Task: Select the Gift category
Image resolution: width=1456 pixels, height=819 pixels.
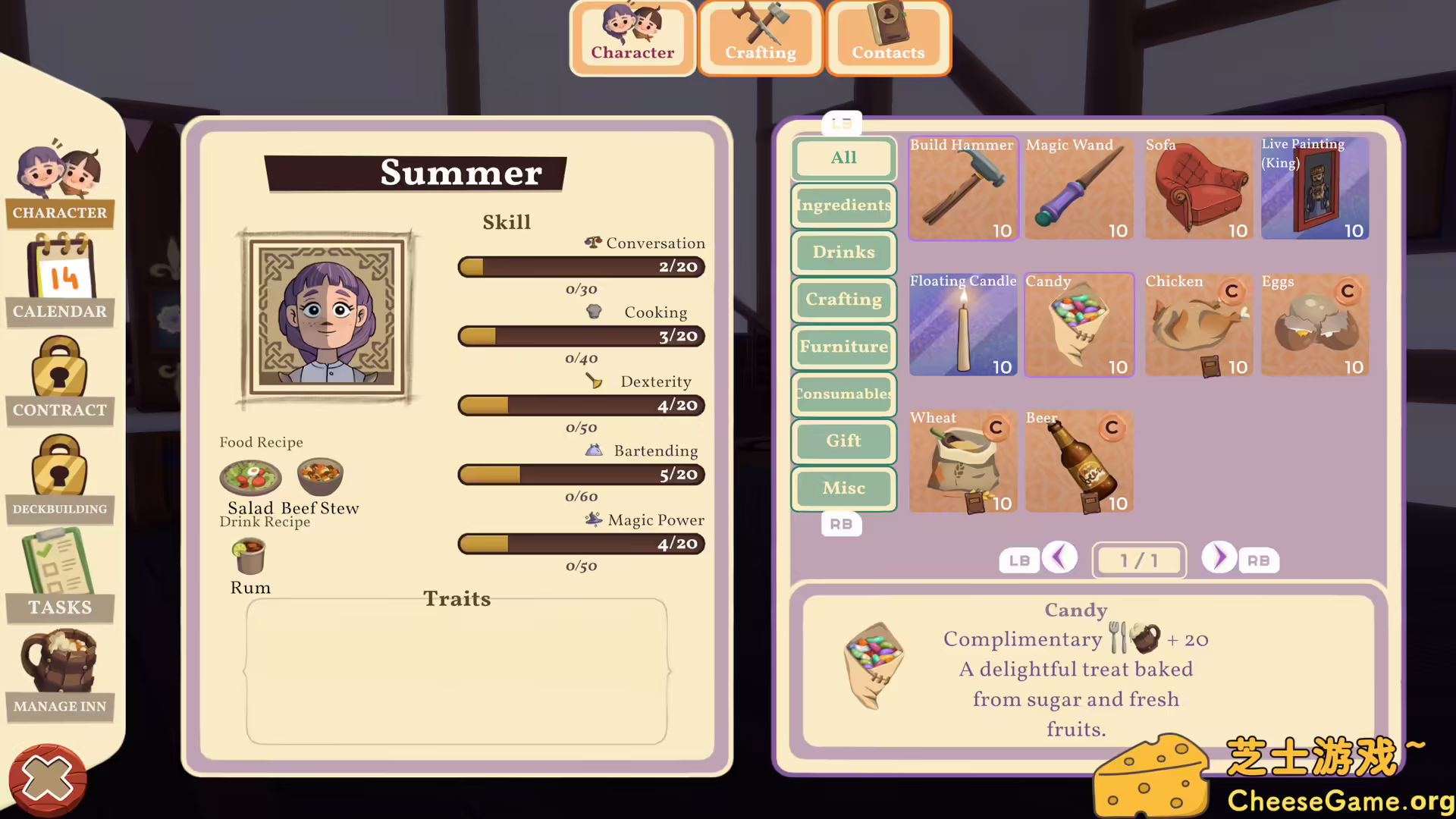Action: (844, 441)
